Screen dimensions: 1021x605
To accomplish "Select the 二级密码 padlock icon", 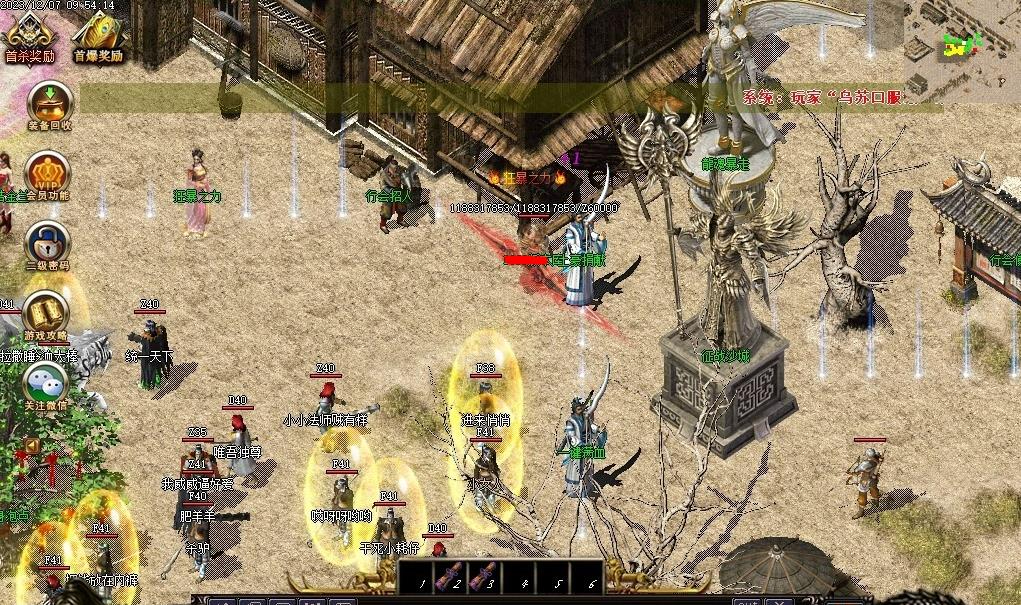I will [46, 242].
